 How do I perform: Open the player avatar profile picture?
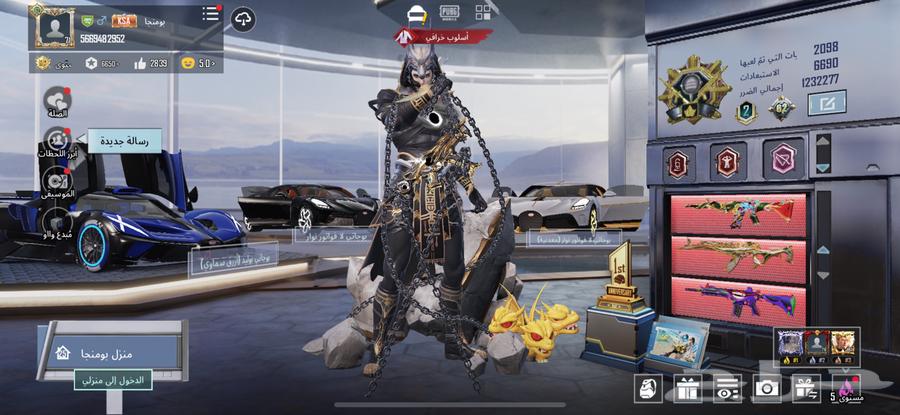point(52,25)
